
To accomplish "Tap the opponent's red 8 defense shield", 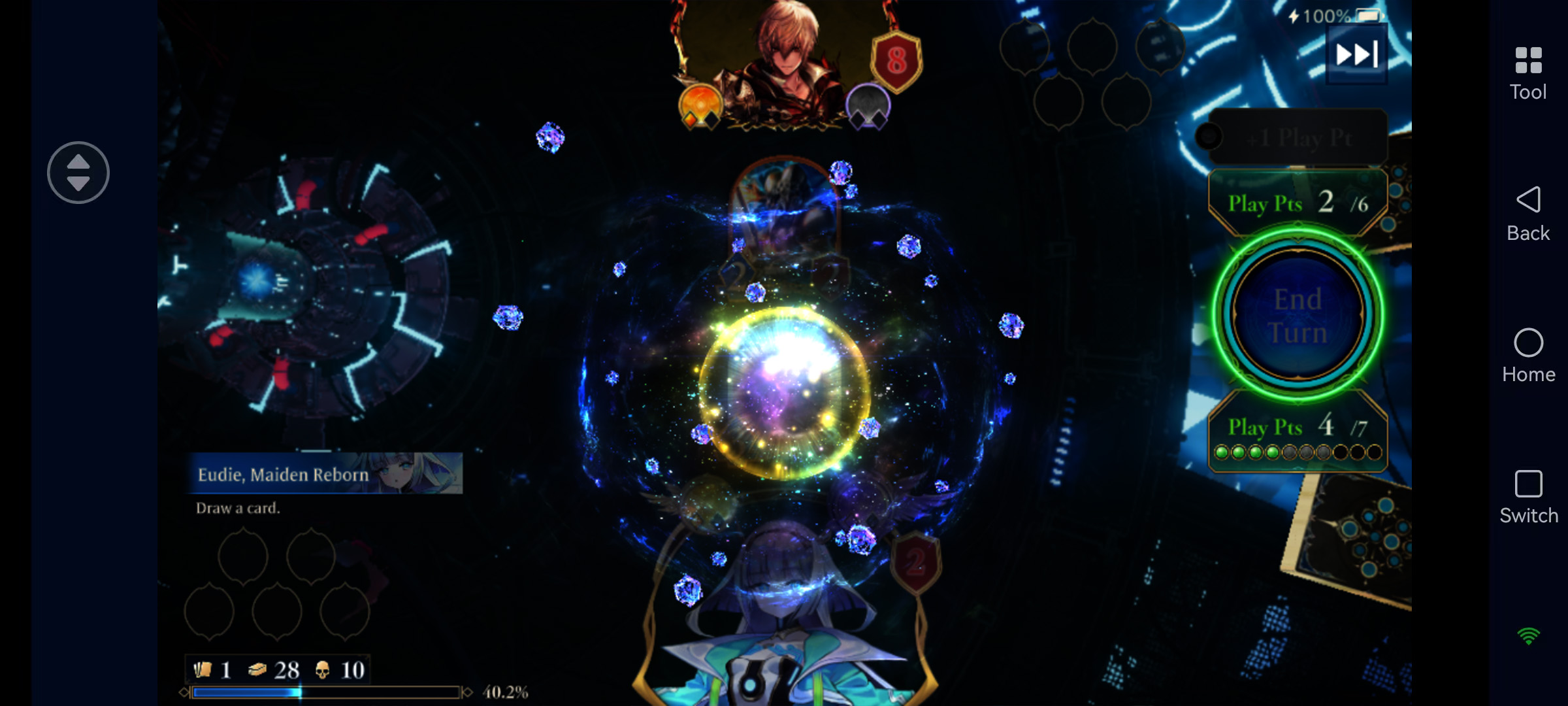I will pos(896,62).
